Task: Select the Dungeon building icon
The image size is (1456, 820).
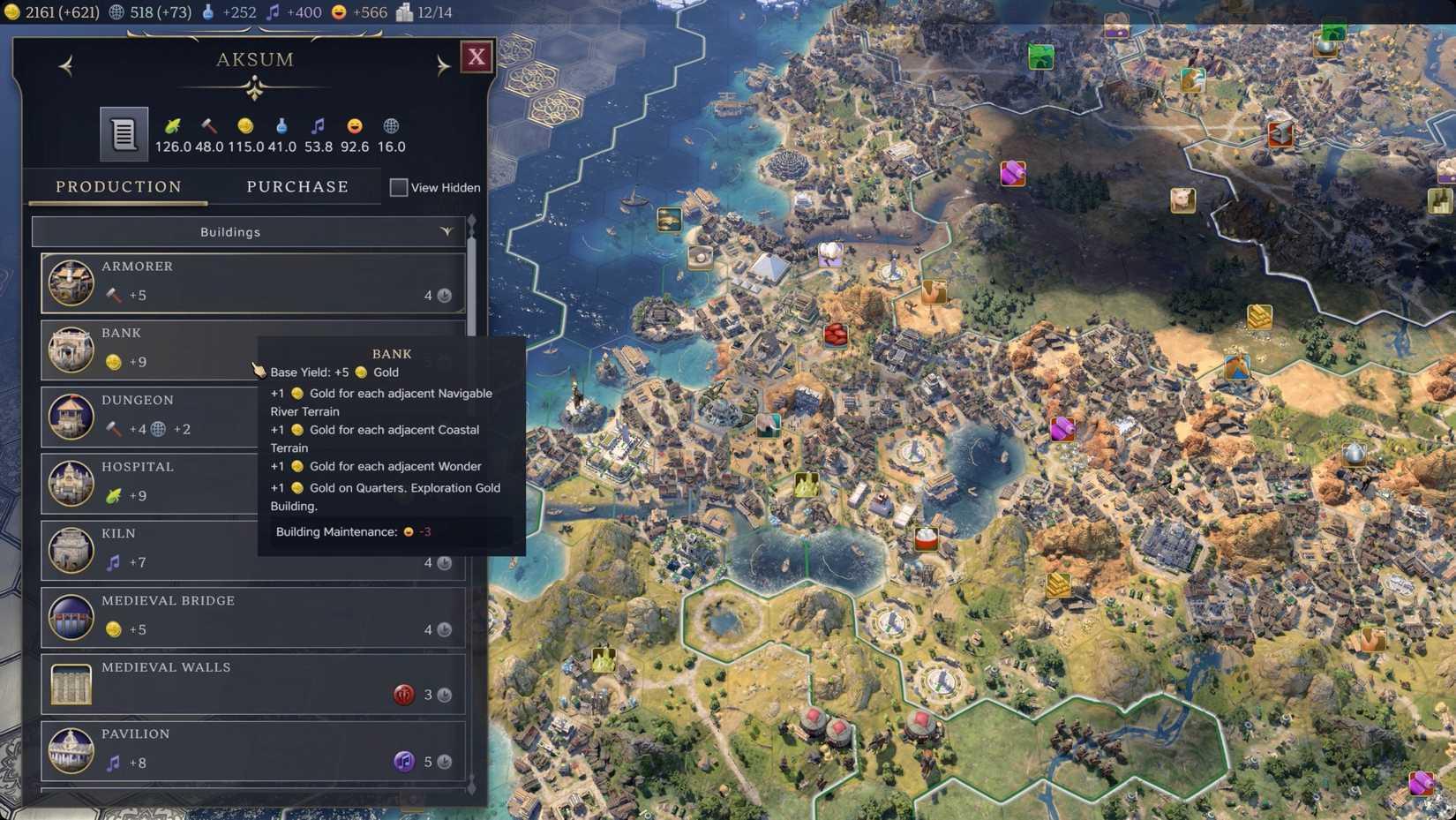Action: click(x=71, y=416)
